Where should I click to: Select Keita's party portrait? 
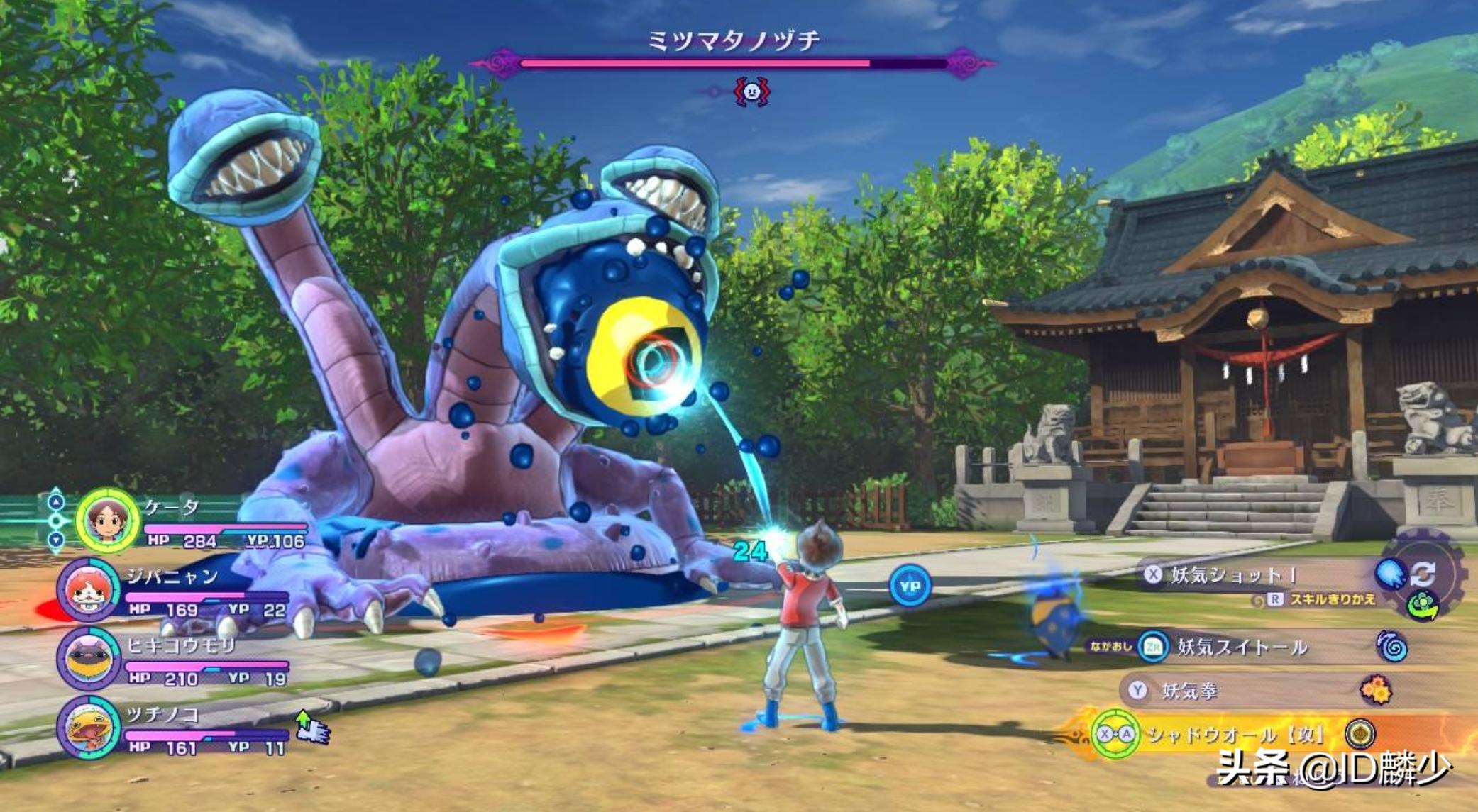(107, 521)
